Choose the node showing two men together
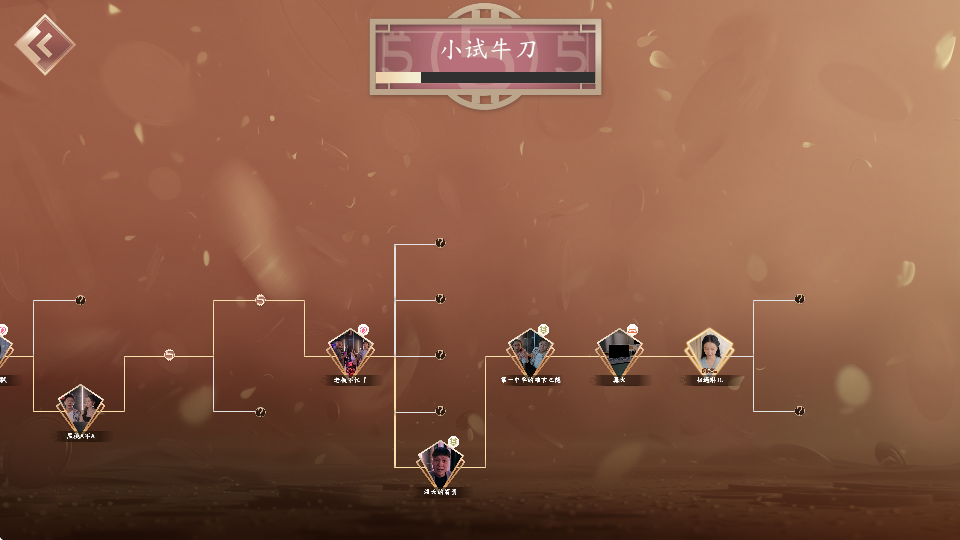 pyautogui.click(x=530, y=352)
